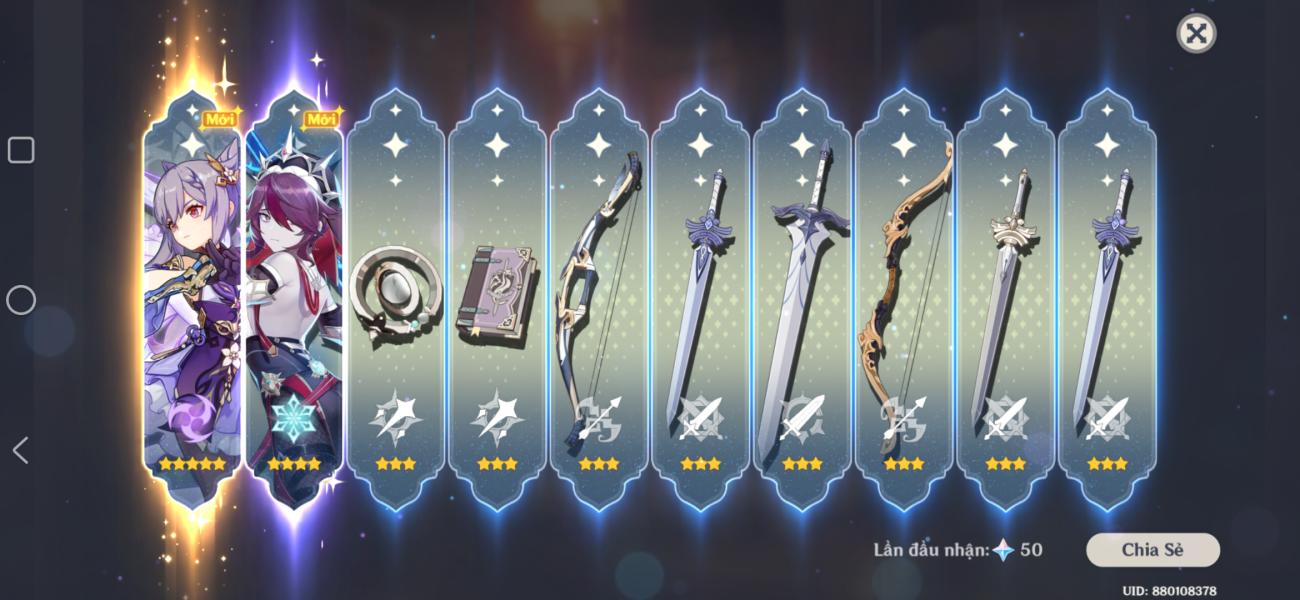Tap the Chia Sẻ share button
The image size is (1300, 600).
1152,549
